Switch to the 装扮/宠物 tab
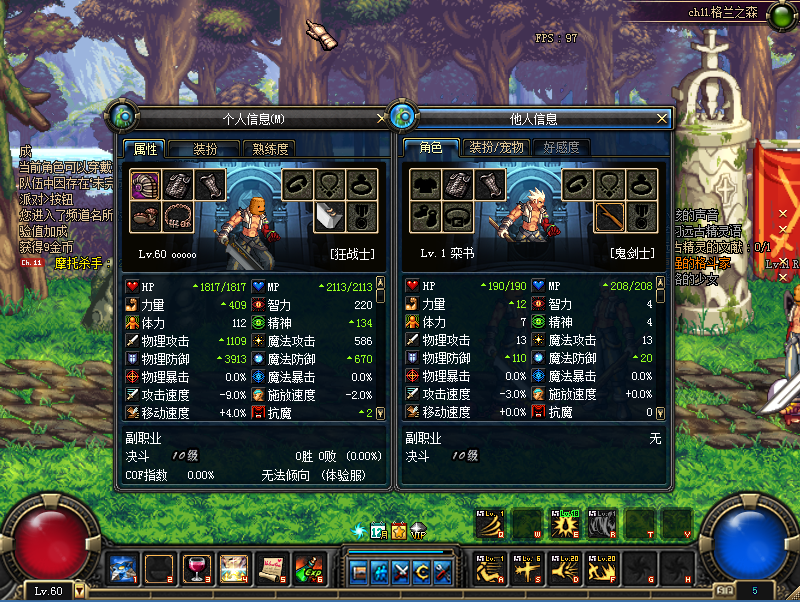This screenshot has height=602, width=800. pyautogui.click(x=497, y=148)
